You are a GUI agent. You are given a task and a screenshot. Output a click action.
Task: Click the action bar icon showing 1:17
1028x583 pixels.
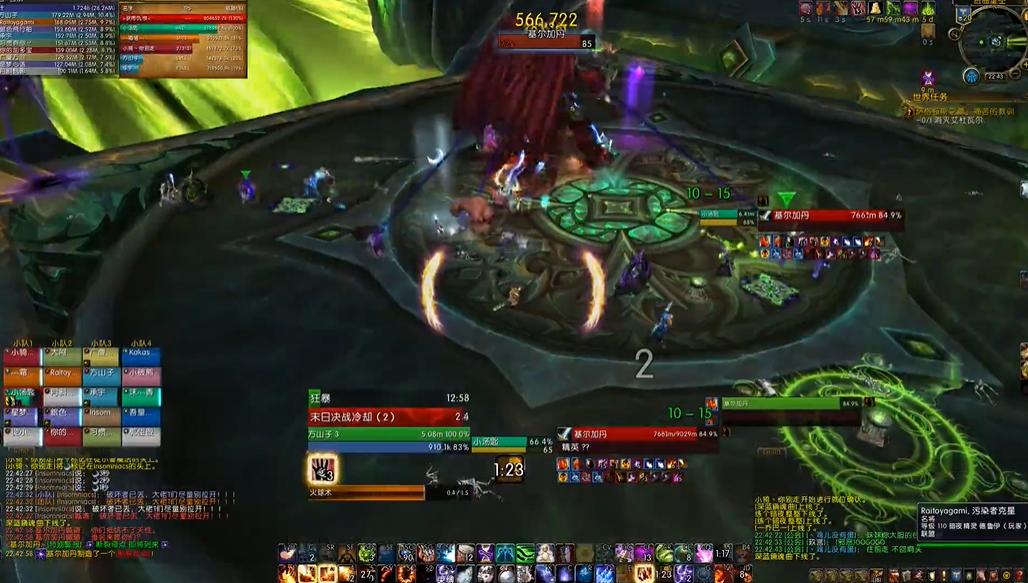(723, 553)
